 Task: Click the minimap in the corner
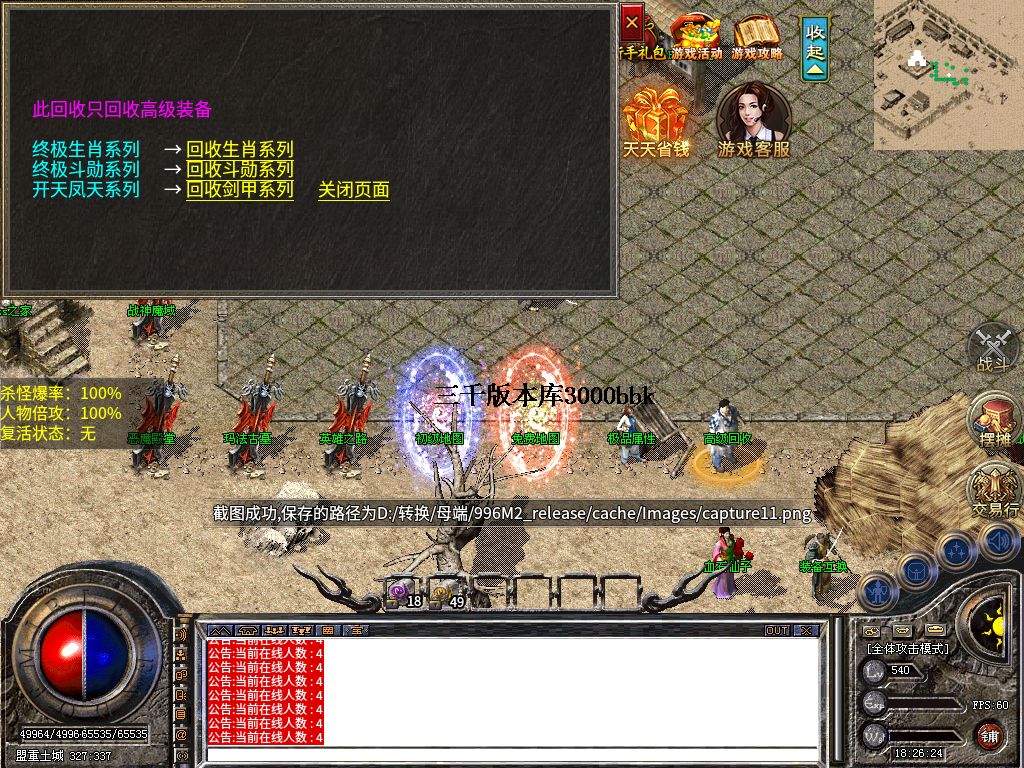coord(948,74)
